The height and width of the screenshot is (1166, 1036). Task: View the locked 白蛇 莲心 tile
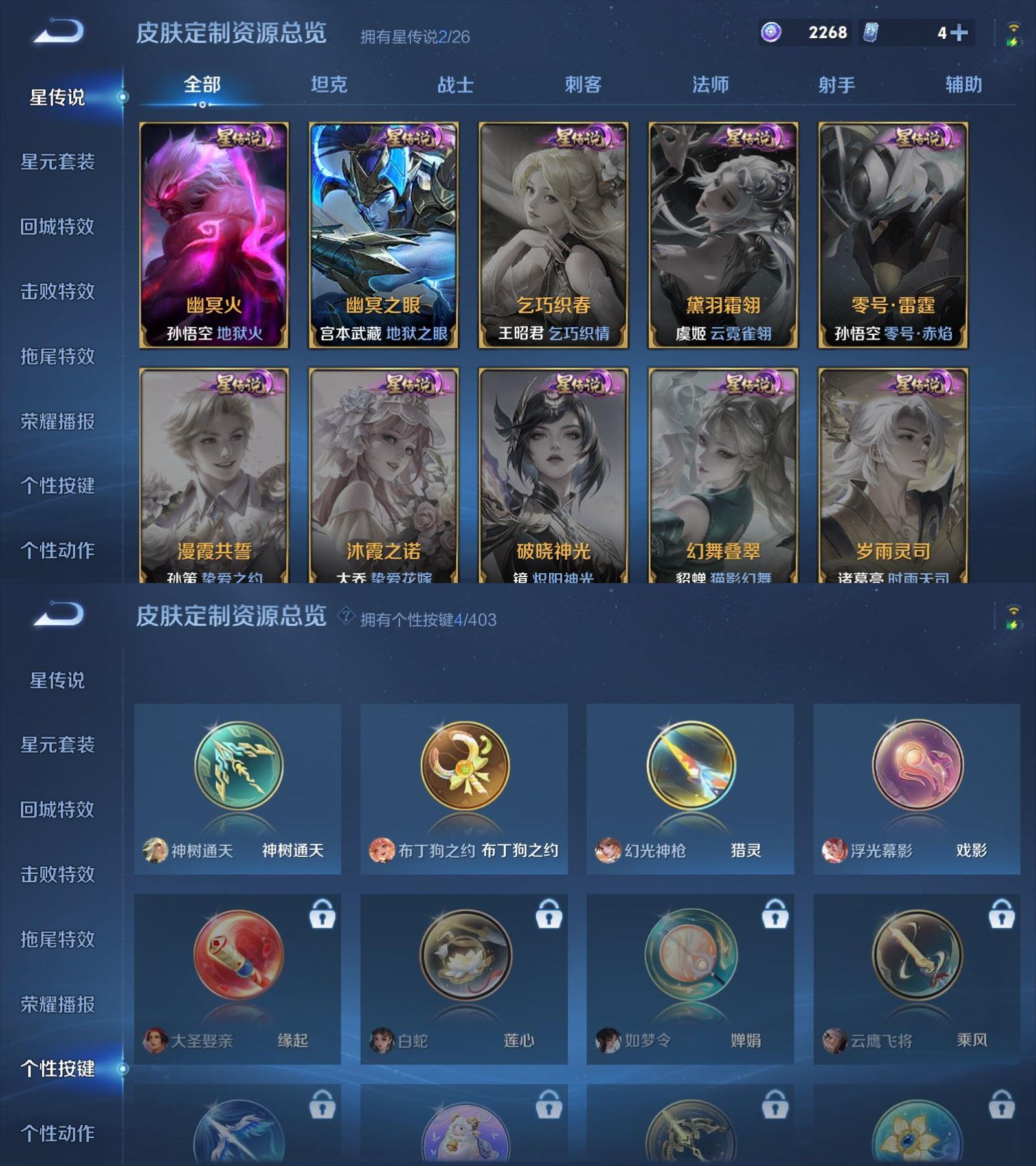(x=464, y=978)
